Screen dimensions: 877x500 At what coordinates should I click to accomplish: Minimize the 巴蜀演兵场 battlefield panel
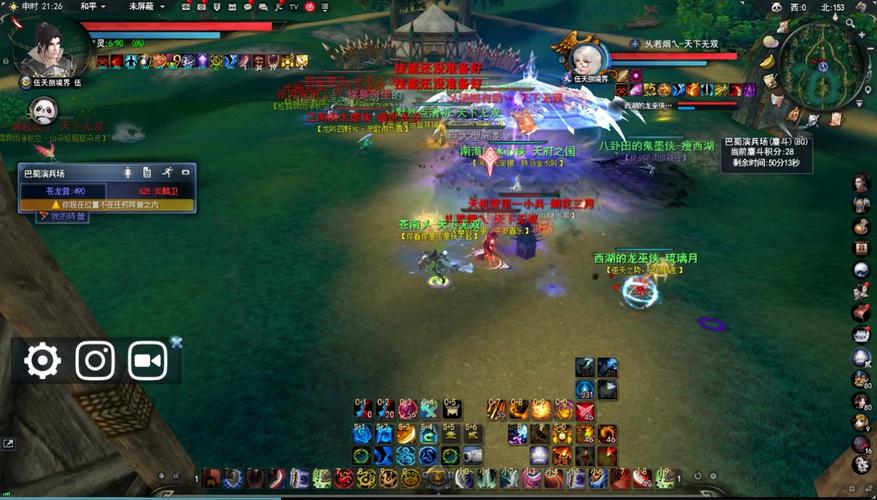click(x=186, y=173)
